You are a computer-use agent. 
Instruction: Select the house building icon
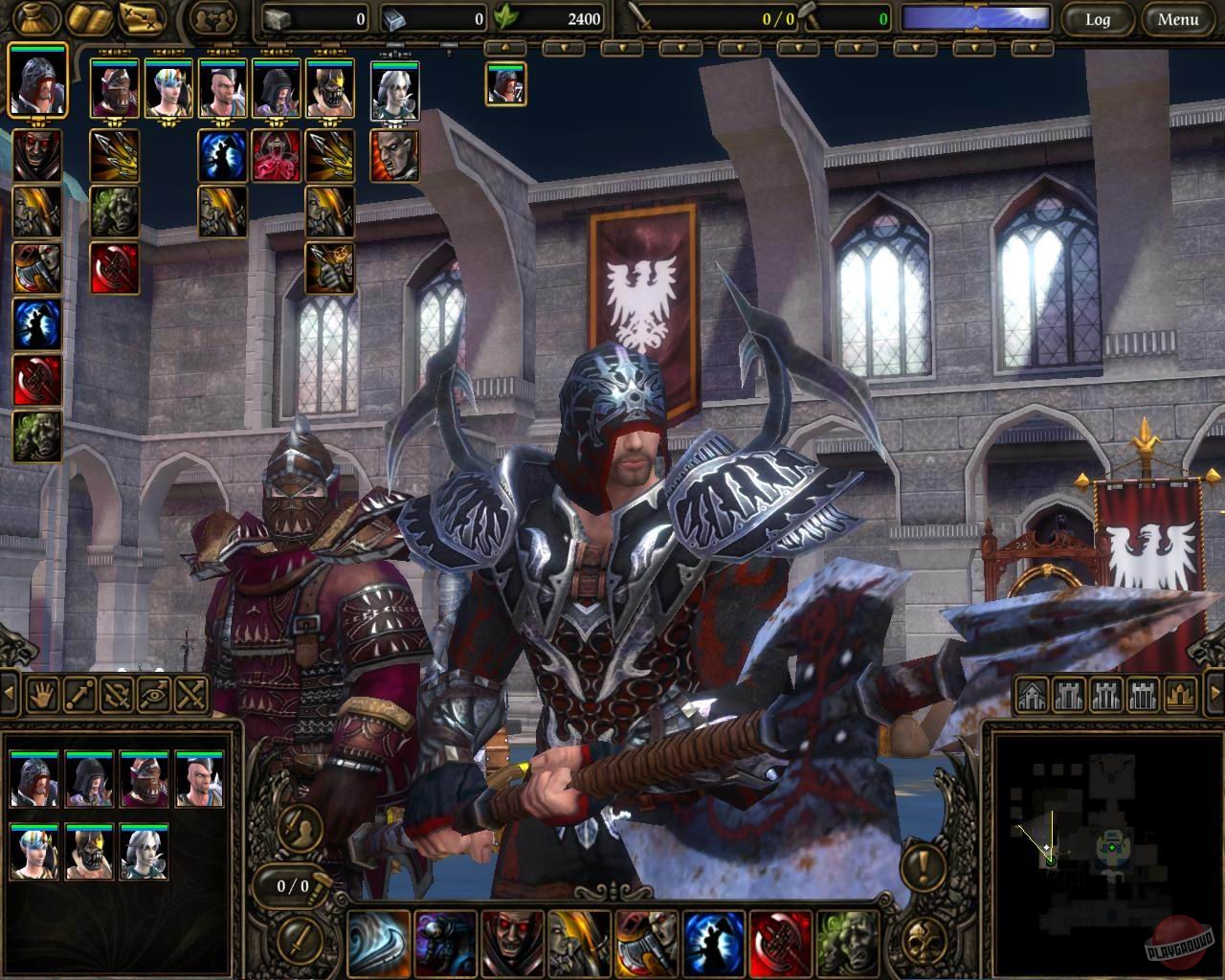pyautogui.click(x=1033, y=695)
